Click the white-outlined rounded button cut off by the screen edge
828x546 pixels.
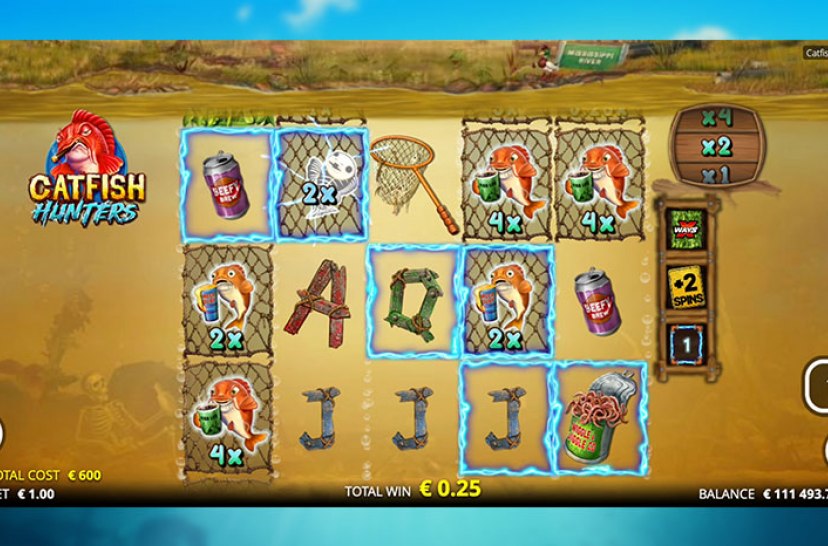click(816, 386)
